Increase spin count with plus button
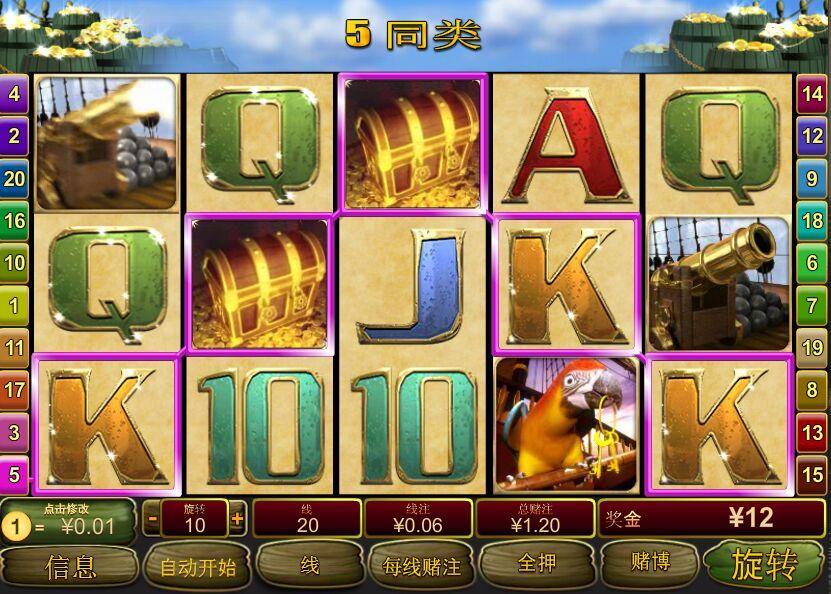The image size is (831, 594). 237,519
